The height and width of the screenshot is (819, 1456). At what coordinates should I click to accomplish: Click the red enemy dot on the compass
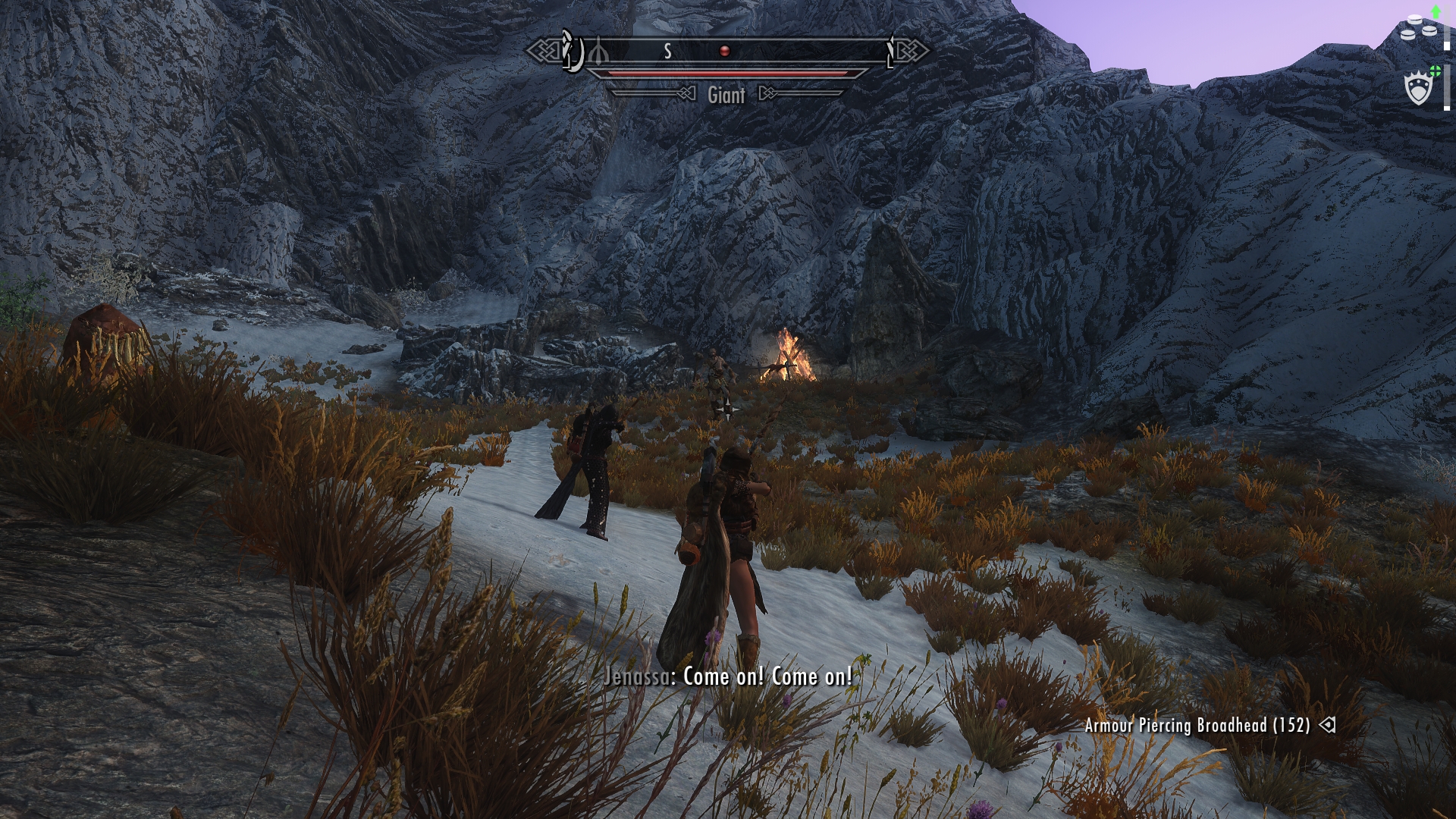tap(724, 51)
